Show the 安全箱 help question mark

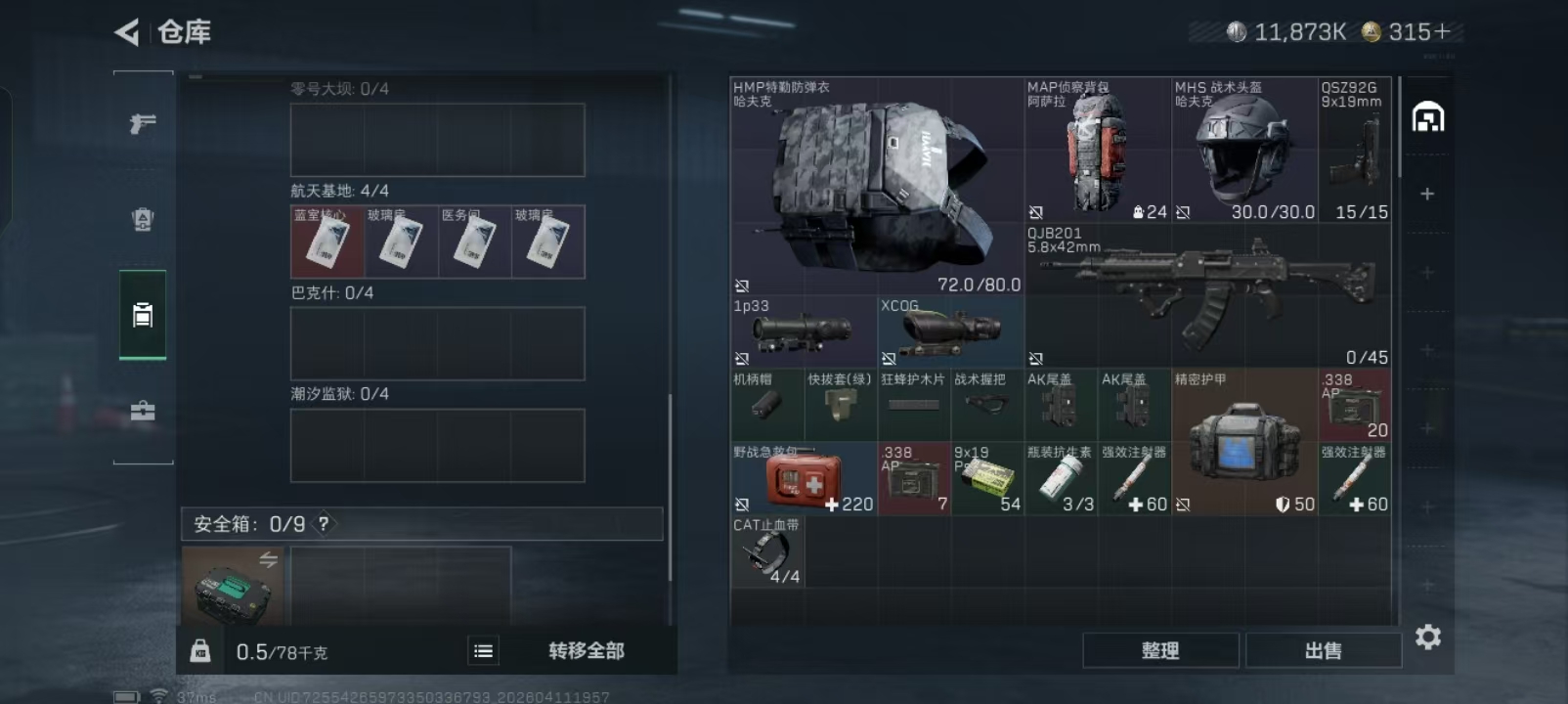pos(324,524)
